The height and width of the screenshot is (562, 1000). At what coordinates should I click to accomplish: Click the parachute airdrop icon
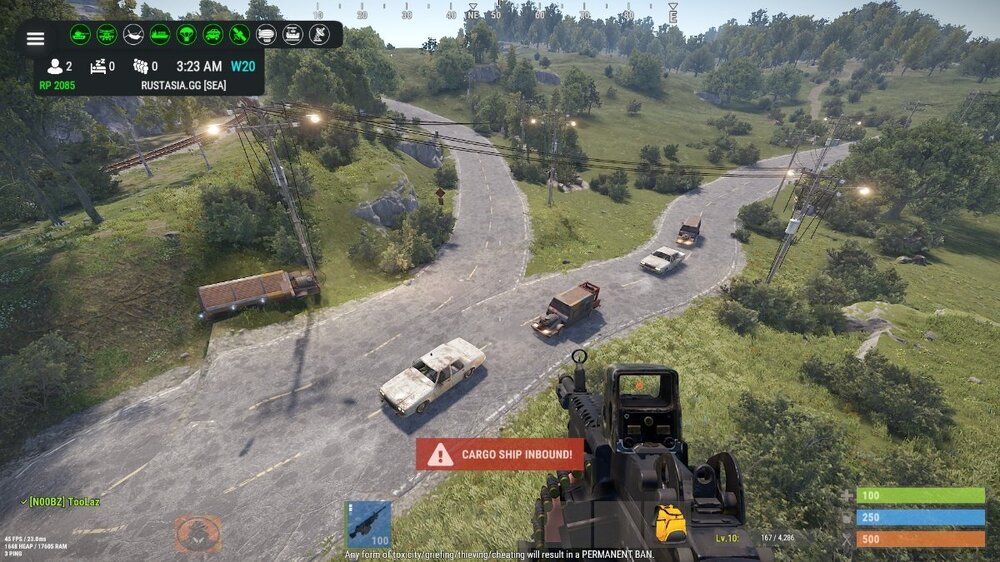tap(186, 35)
